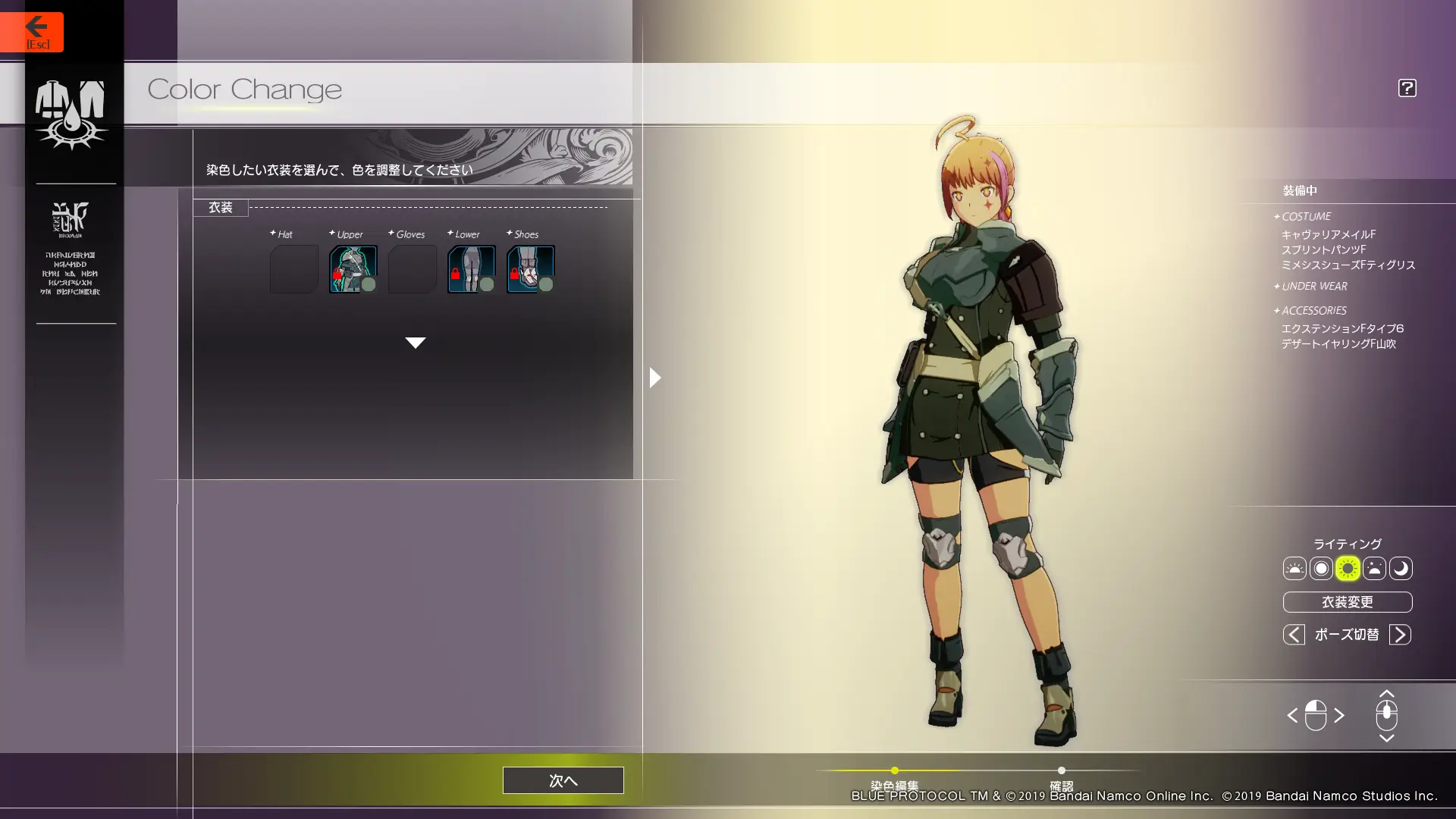Click the Color Change costume dye icon
The image size is (1456, 819).
71,114
